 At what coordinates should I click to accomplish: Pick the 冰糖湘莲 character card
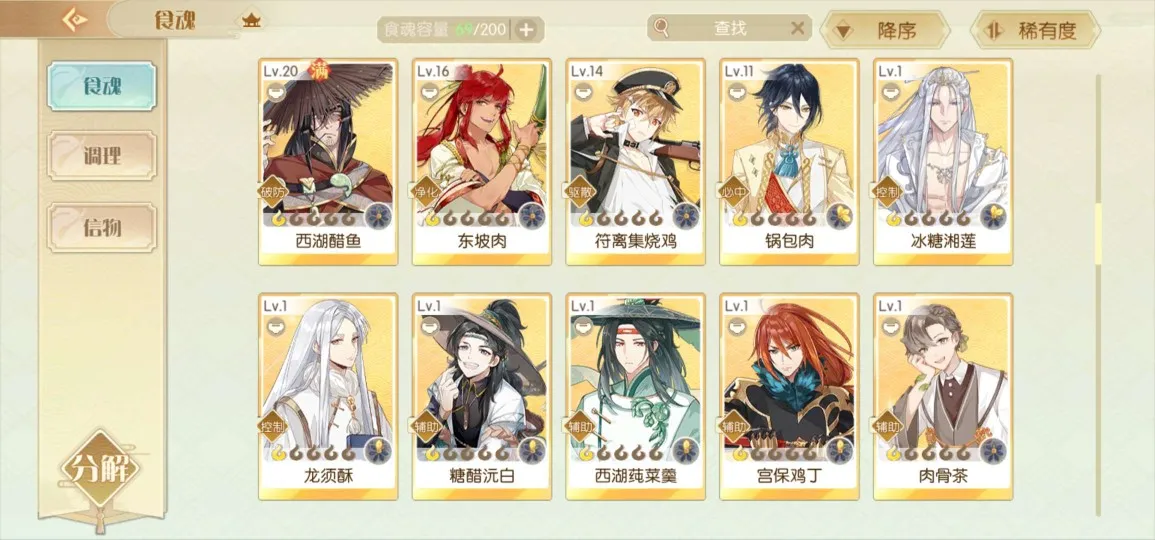pos(943,160)
